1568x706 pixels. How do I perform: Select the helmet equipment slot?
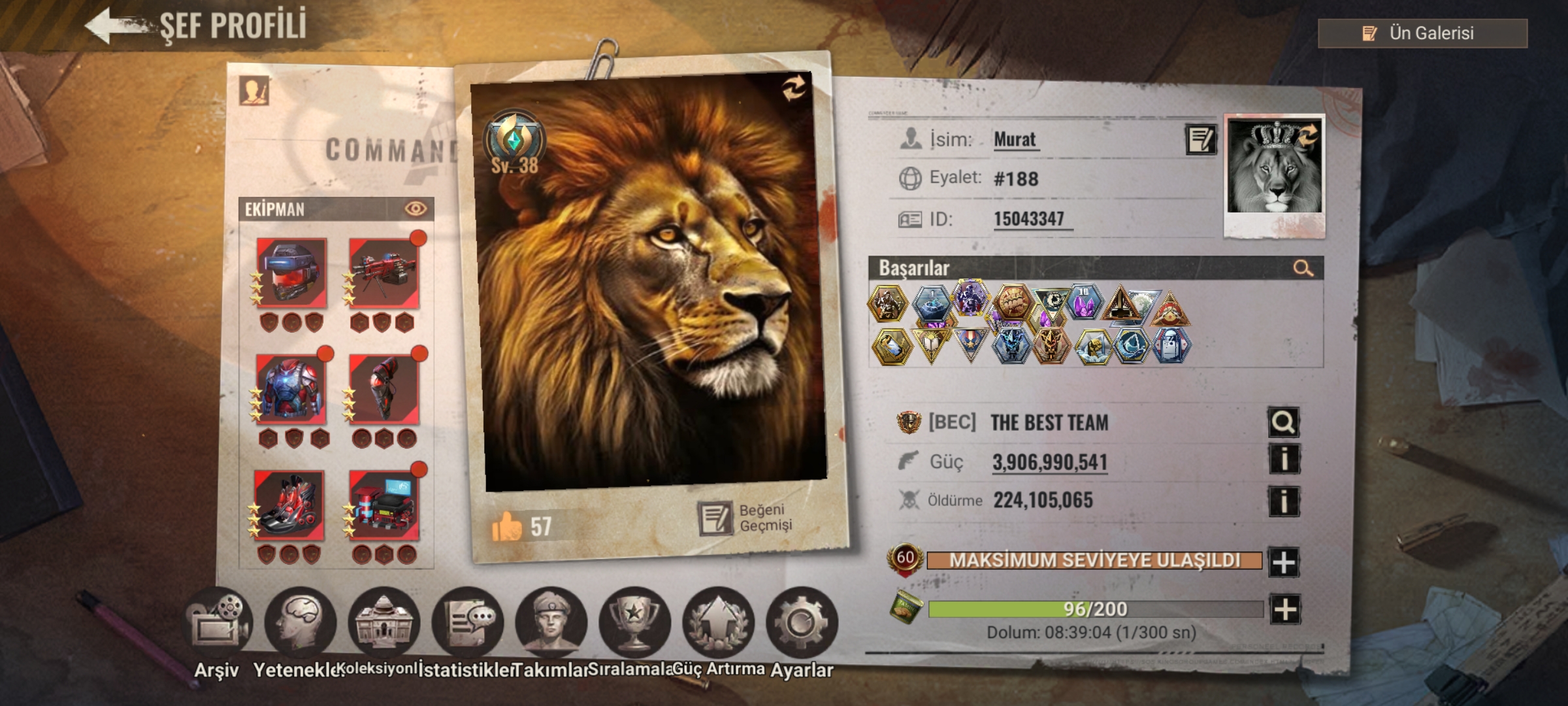point(291,273)
